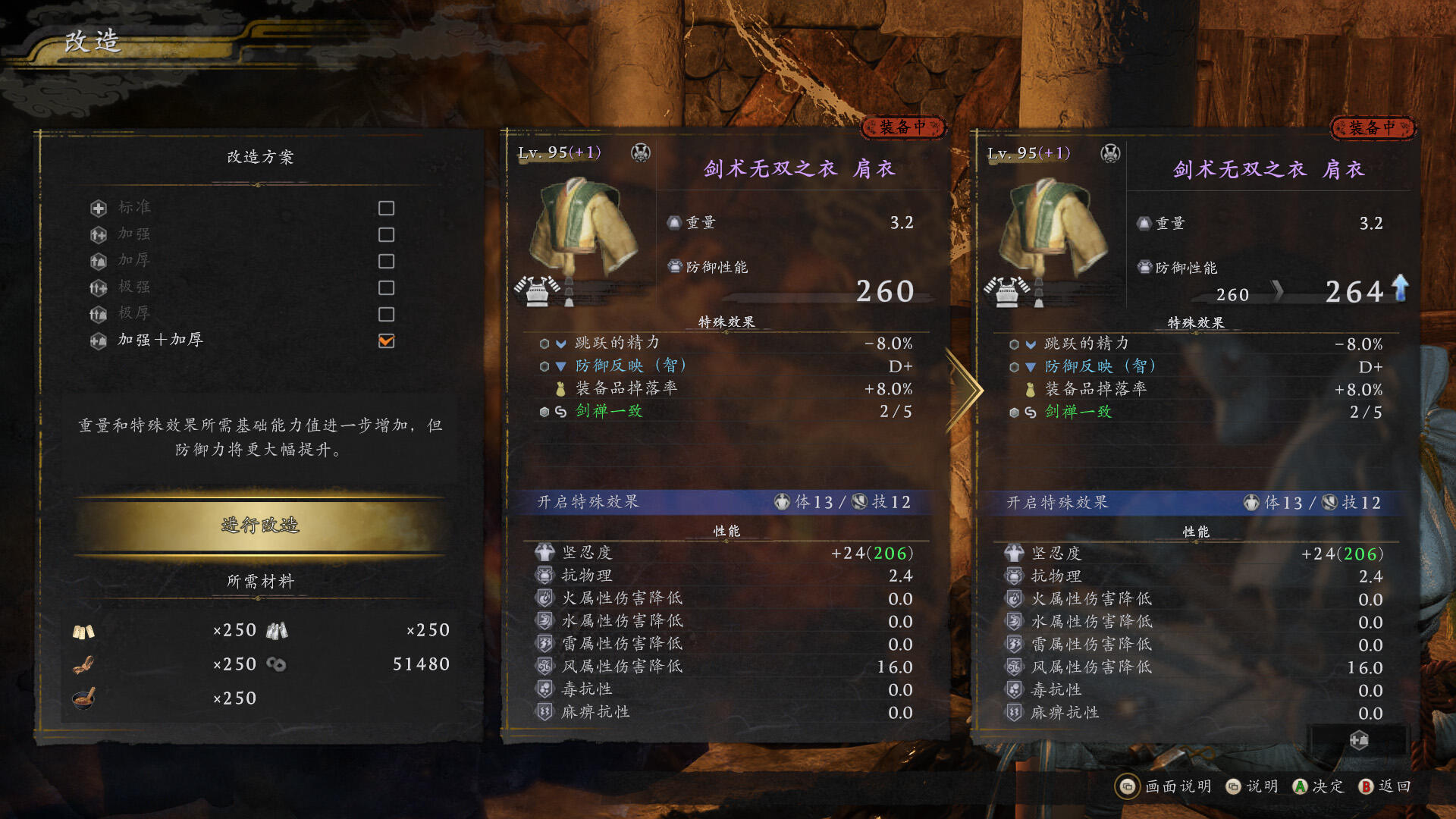Click the 进行改造 button
The width and height of the screenshot is (1456, 819).
[260, 525]
